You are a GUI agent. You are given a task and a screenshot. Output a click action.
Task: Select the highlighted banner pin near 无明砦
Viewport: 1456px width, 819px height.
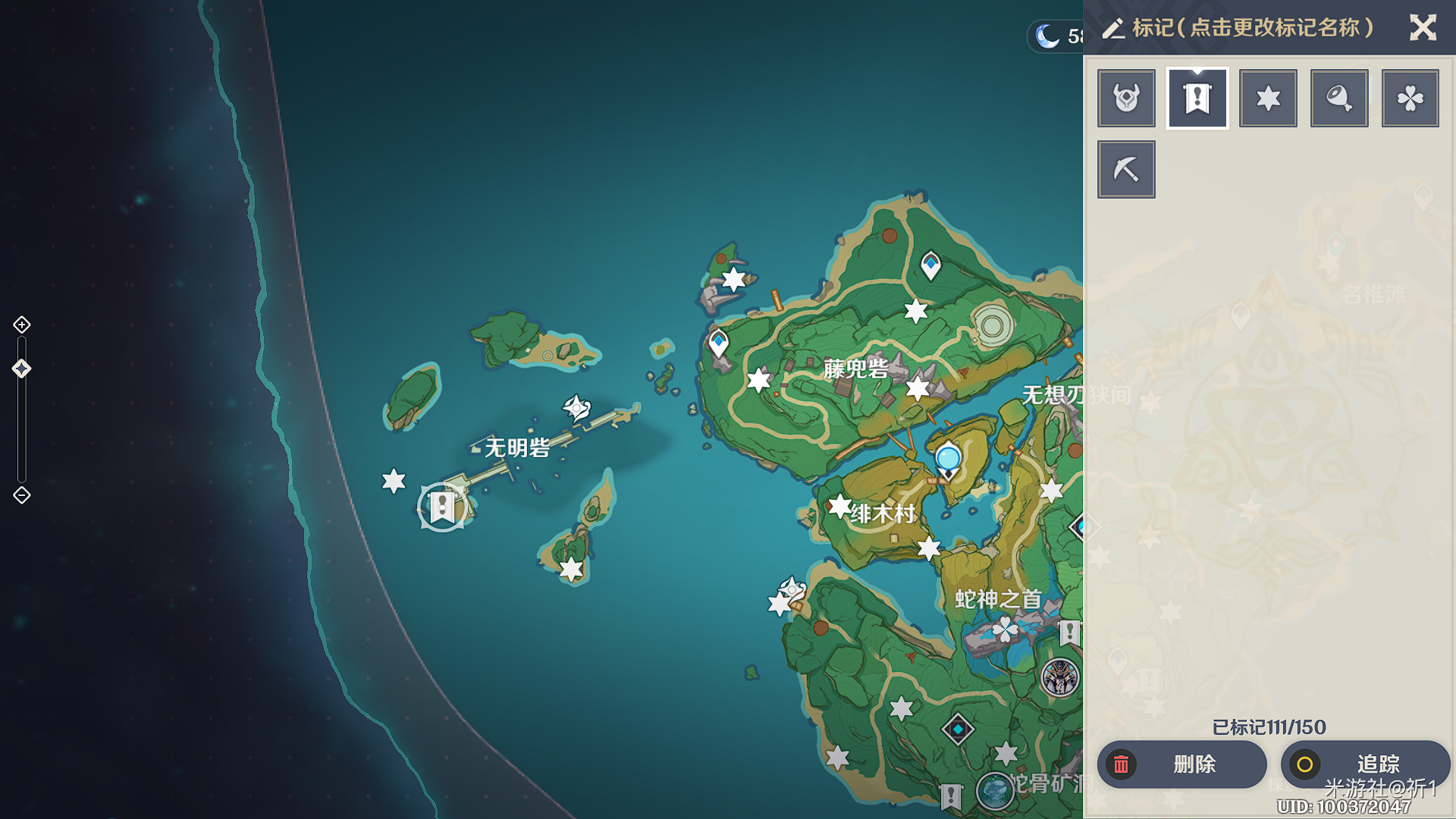click(x=442, y=507)
